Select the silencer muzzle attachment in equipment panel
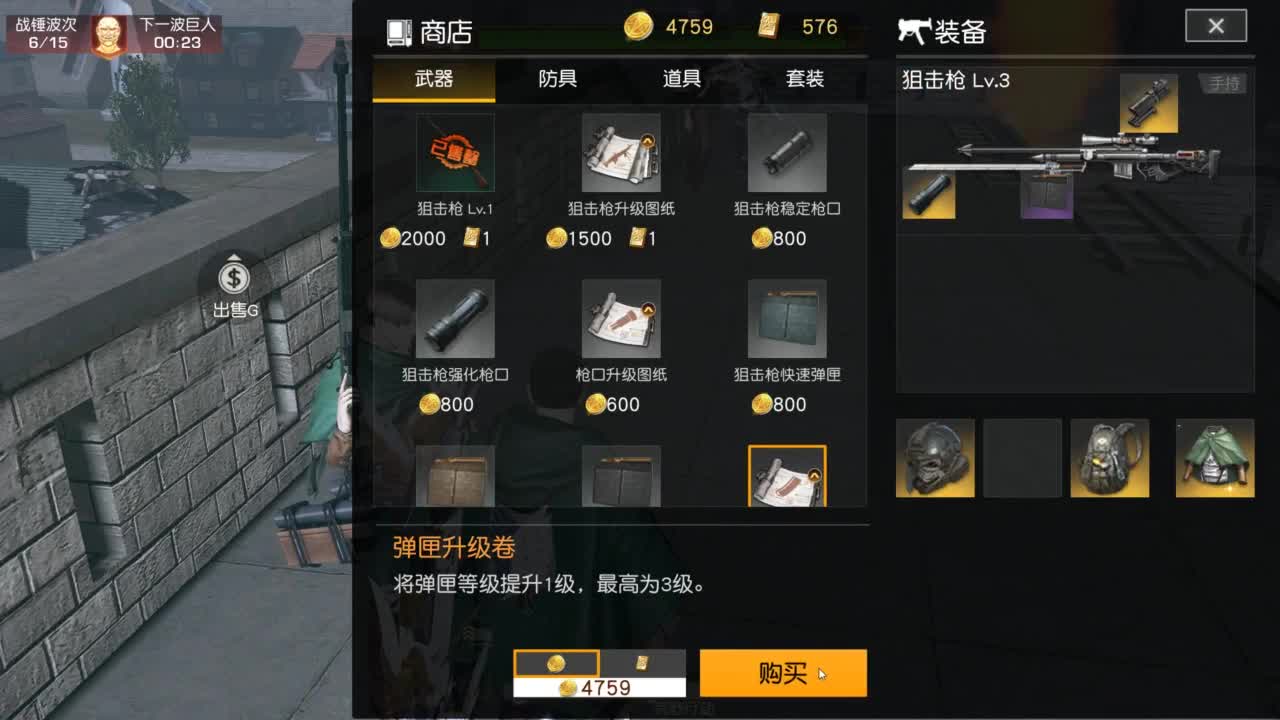 (928, 197)
